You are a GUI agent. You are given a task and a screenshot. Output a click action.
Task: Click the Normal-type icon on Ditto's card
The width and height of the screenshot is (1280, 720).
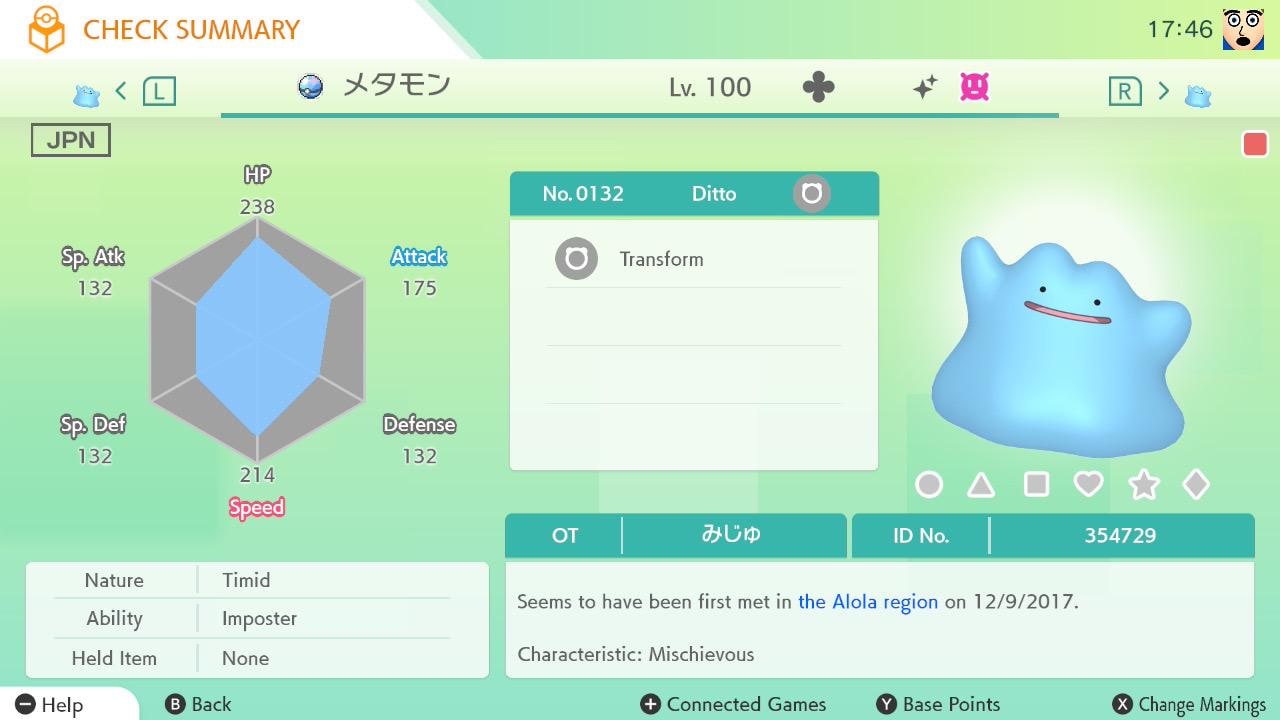click(810, 193)
